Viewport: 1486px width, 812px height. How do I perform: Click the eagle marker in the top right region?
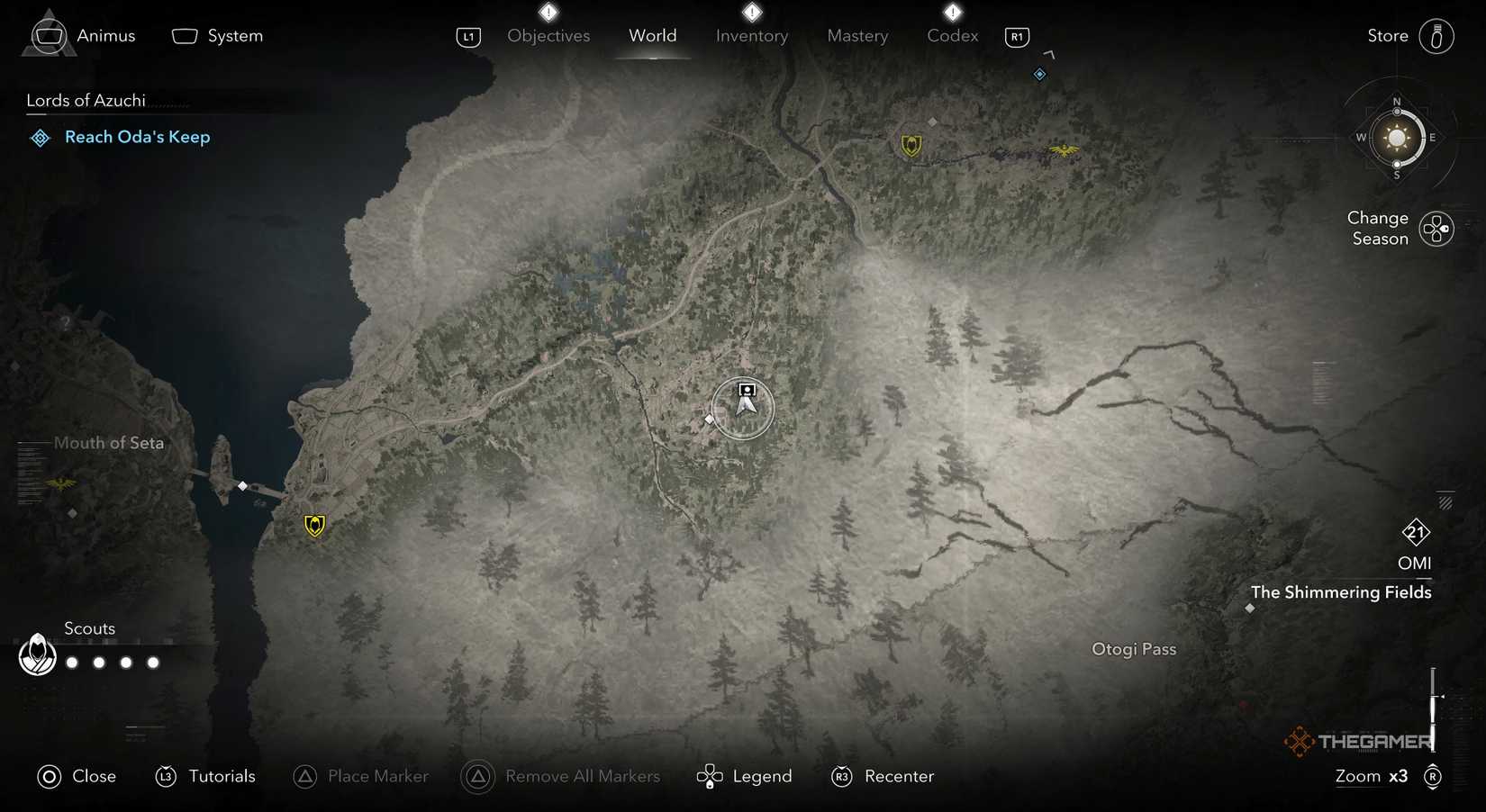pyautogui.click(x=1065, y=151)
